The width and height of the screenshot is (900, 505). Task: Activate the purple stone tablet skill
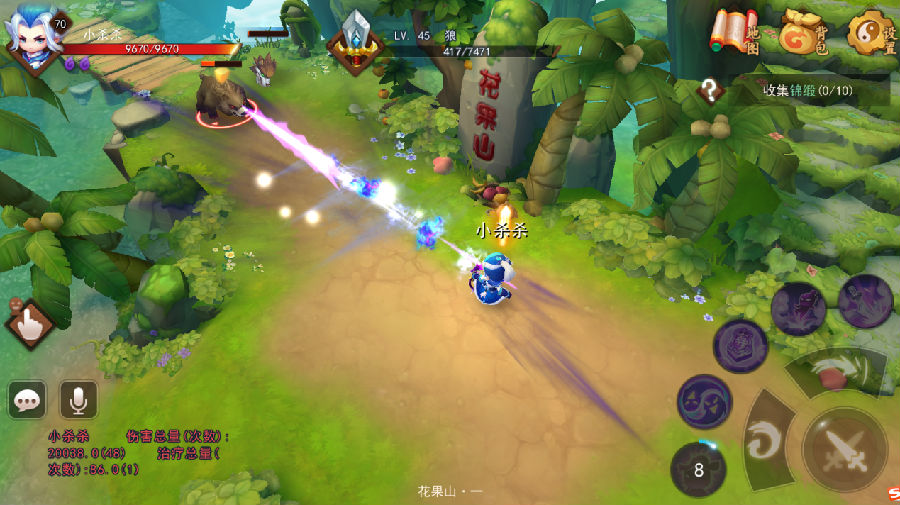point(740,346)
